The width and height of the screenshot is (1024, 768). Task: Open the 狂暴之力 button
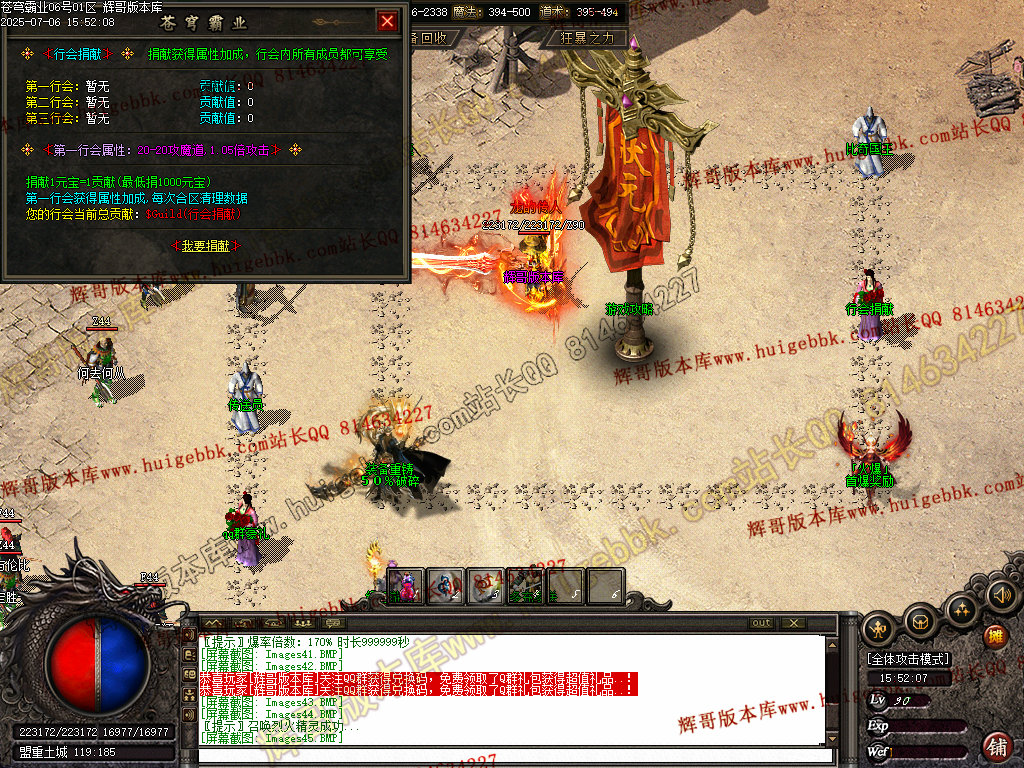click(593, 38)
